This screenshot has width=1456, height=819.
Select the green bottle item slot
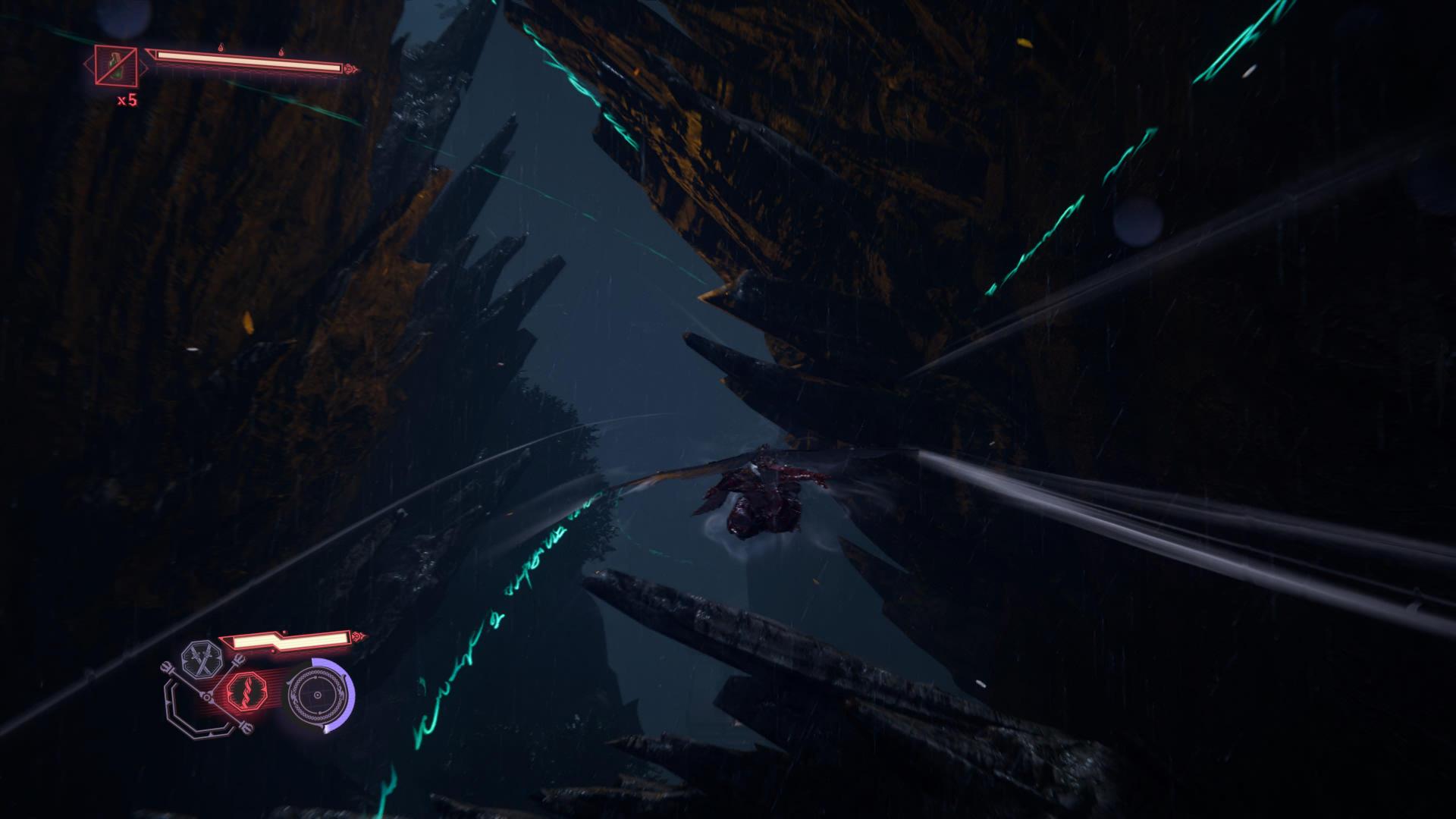coord(116,64)
